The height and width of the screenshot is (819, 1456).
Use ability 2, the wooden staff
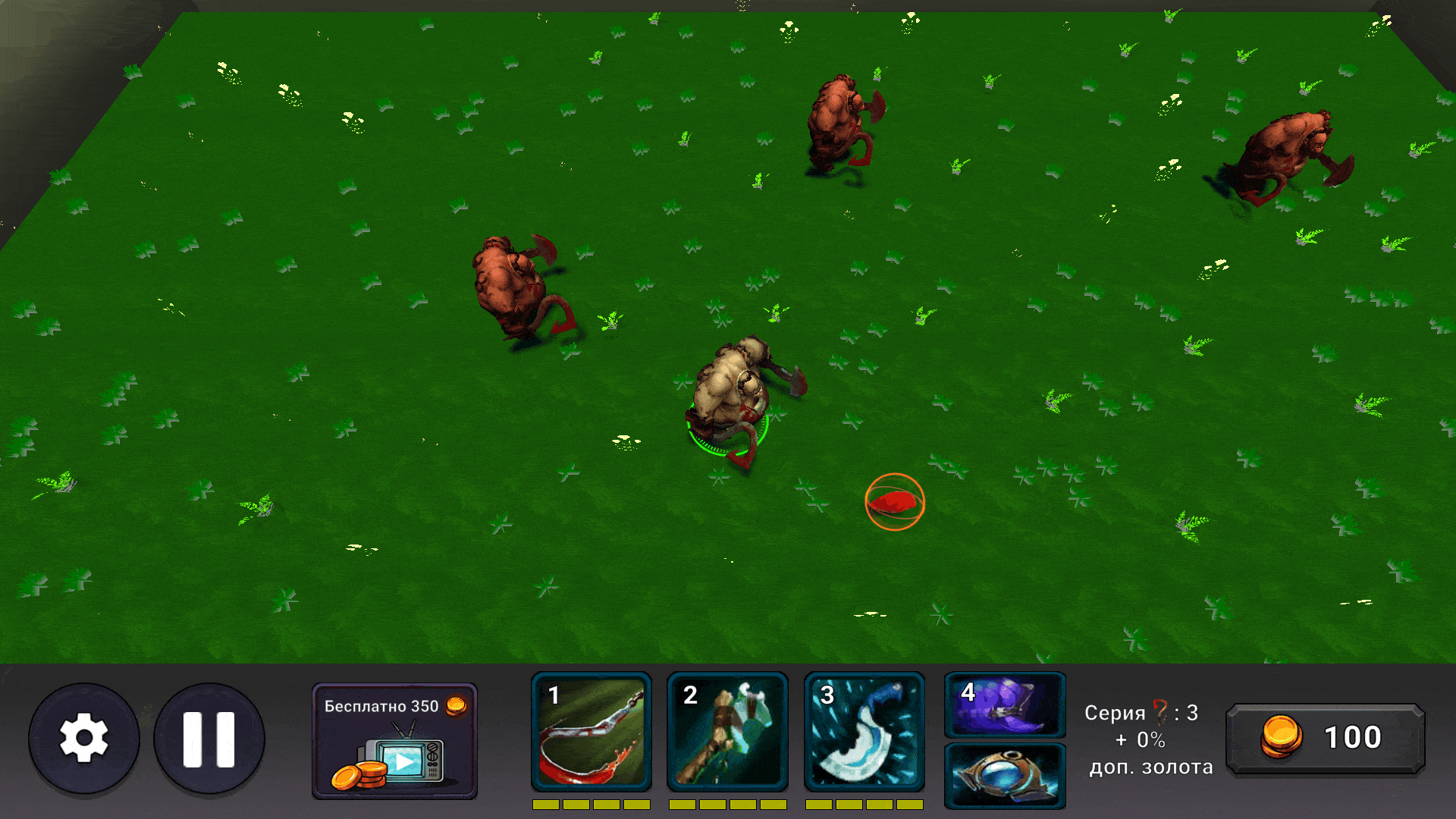727,732
